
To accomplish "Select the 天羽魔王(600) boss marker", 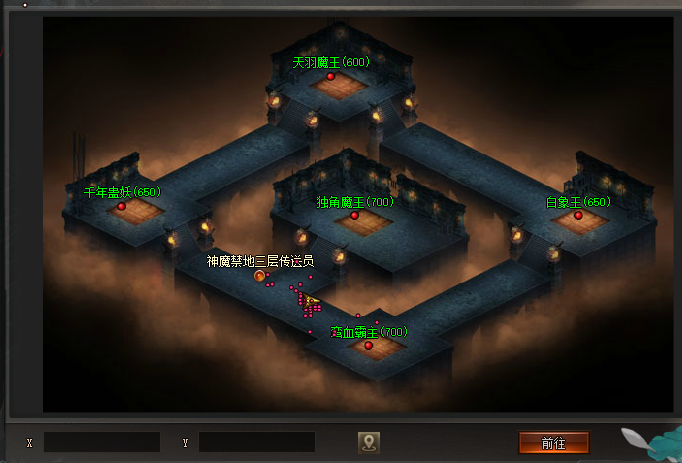I will (x=331, y=76).
